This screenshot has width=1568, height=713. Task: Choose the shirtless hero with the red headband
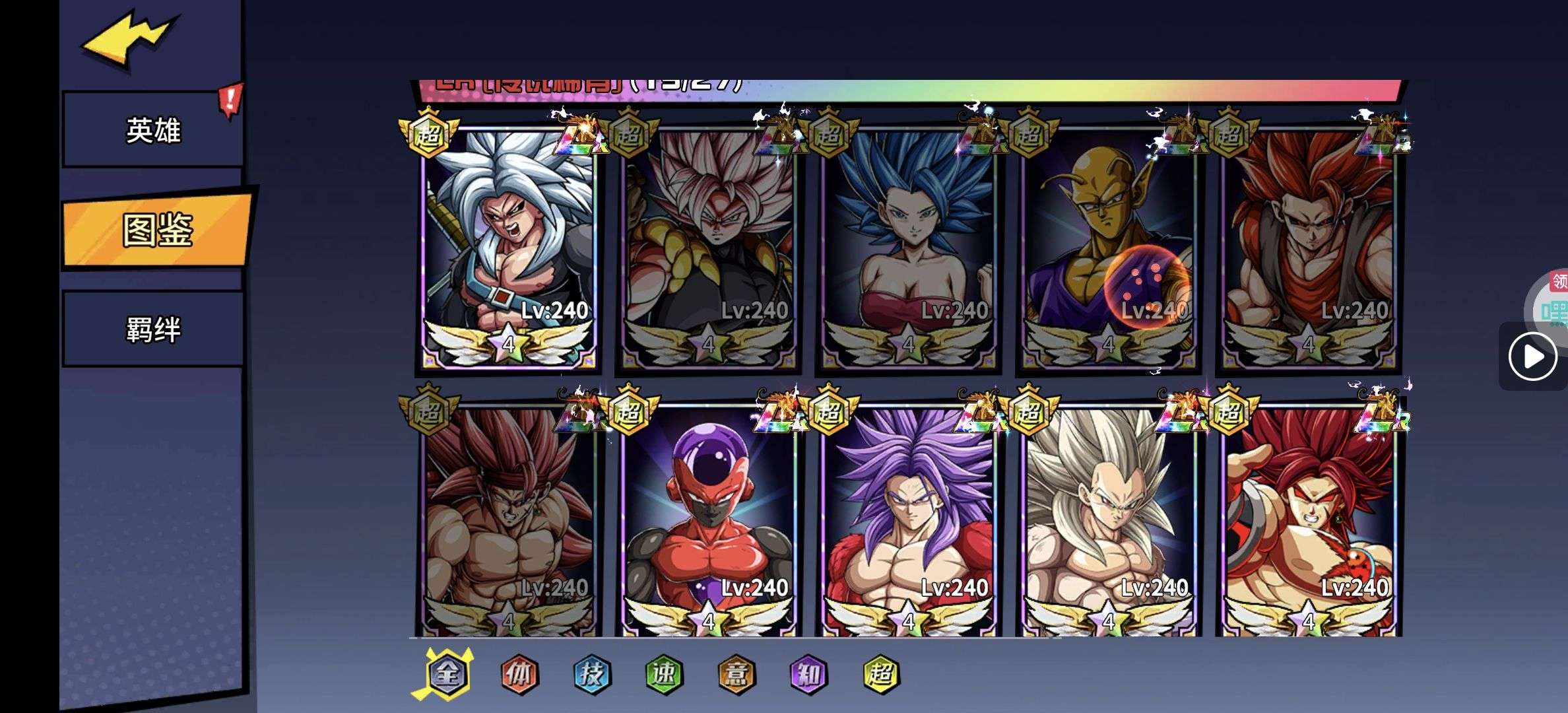point(508,522)
